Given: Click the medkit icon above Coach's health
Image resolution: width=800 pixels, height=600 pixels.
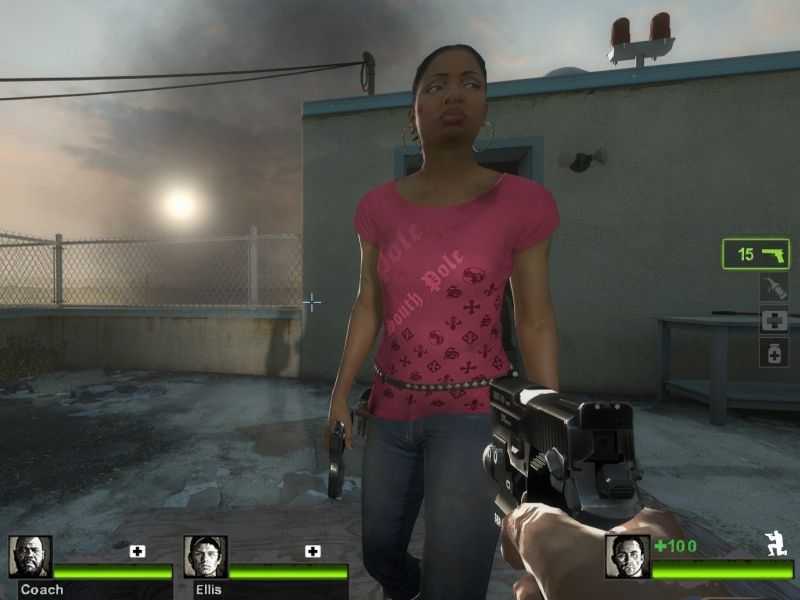Looking at the screenshot, I should click(137, 551).
